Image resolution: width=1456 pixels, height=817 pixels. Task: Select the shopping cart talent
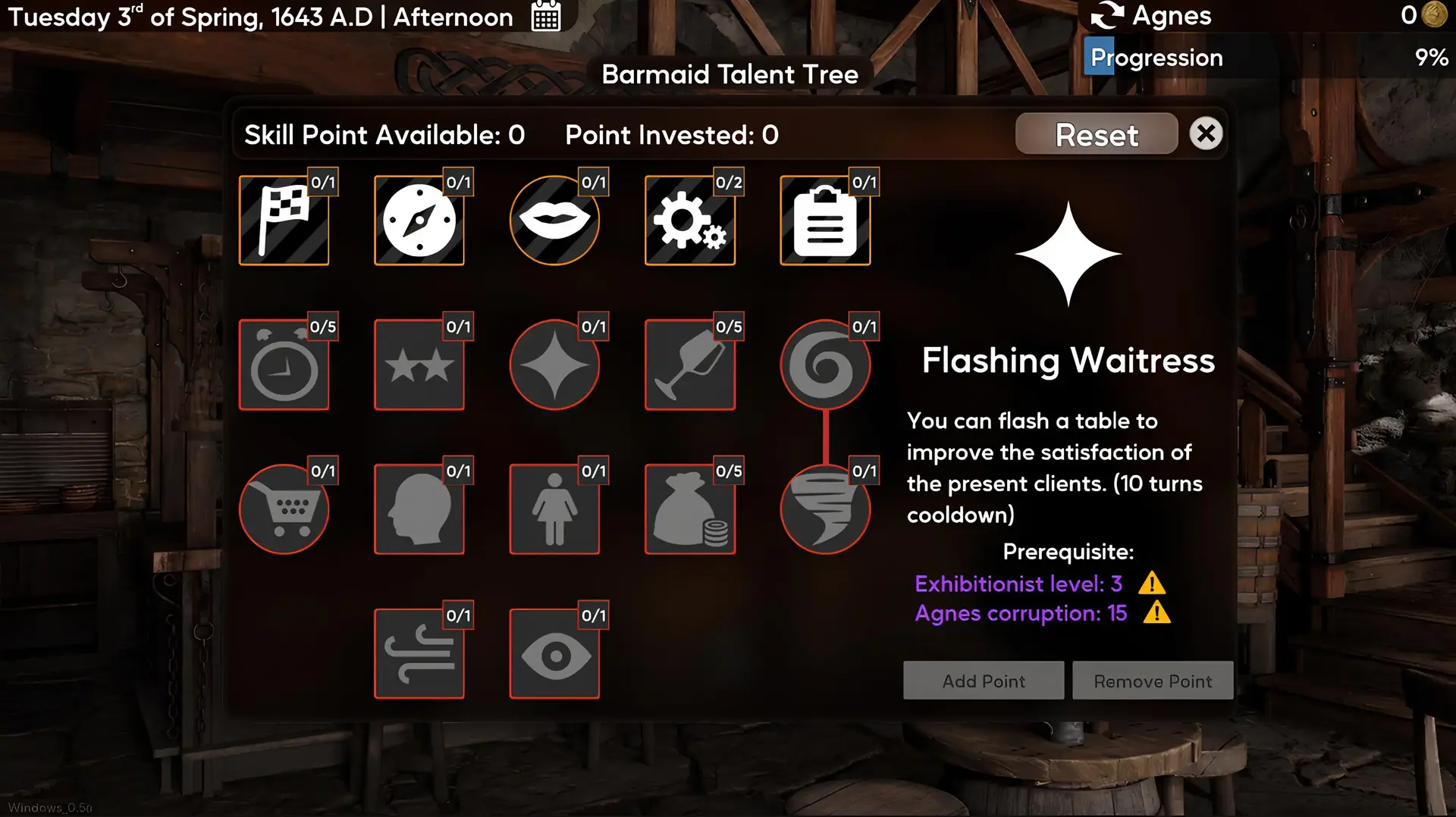[284, 509]
